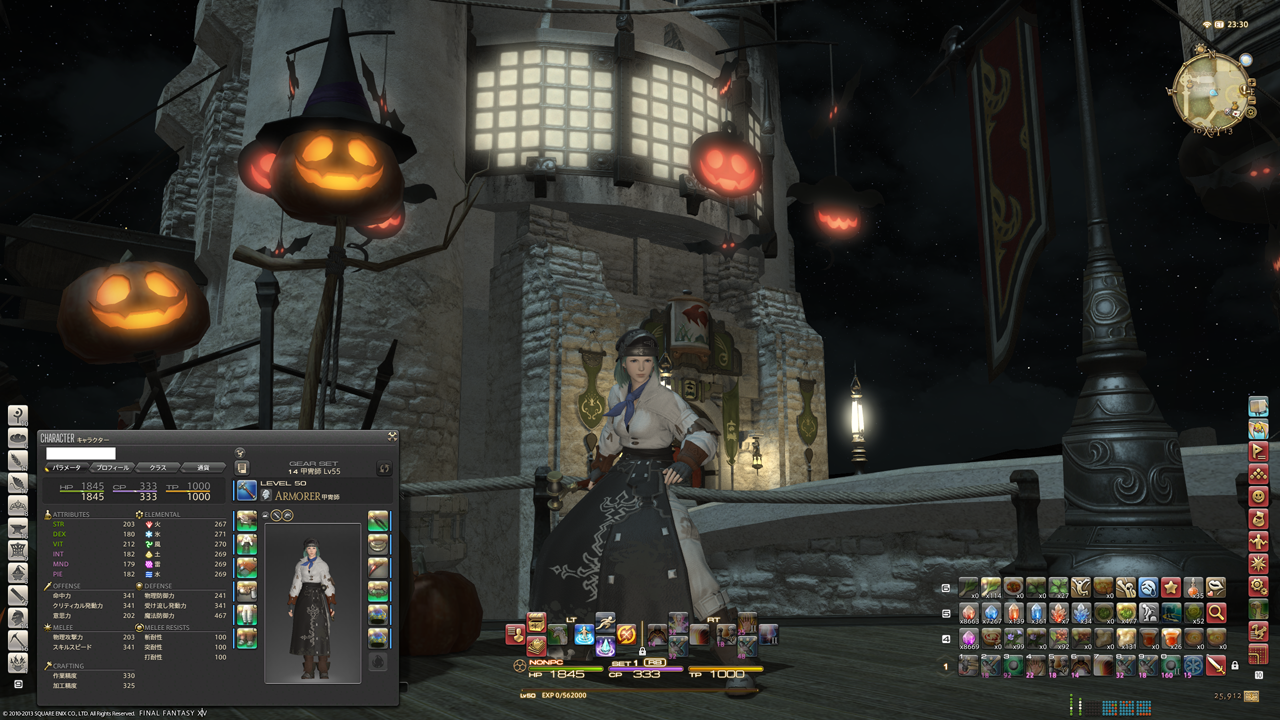Click the gear set list button
The image size is (1280, 720).
click(x=242, y=467)
